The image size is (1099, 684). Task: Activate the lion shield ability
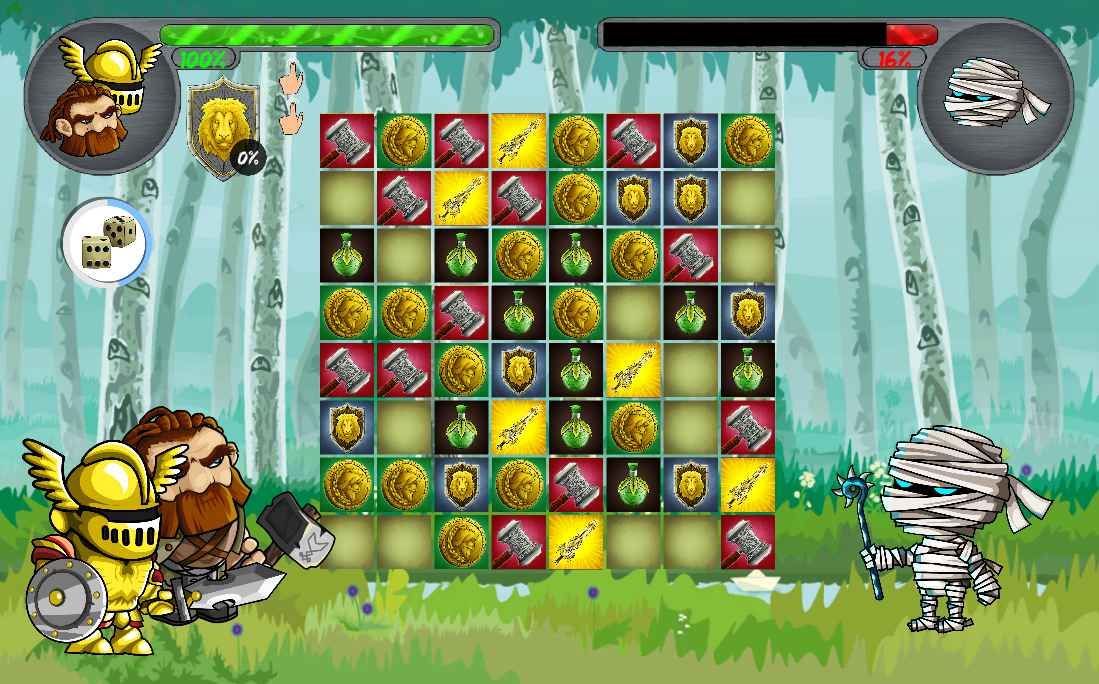coord(223,125)
